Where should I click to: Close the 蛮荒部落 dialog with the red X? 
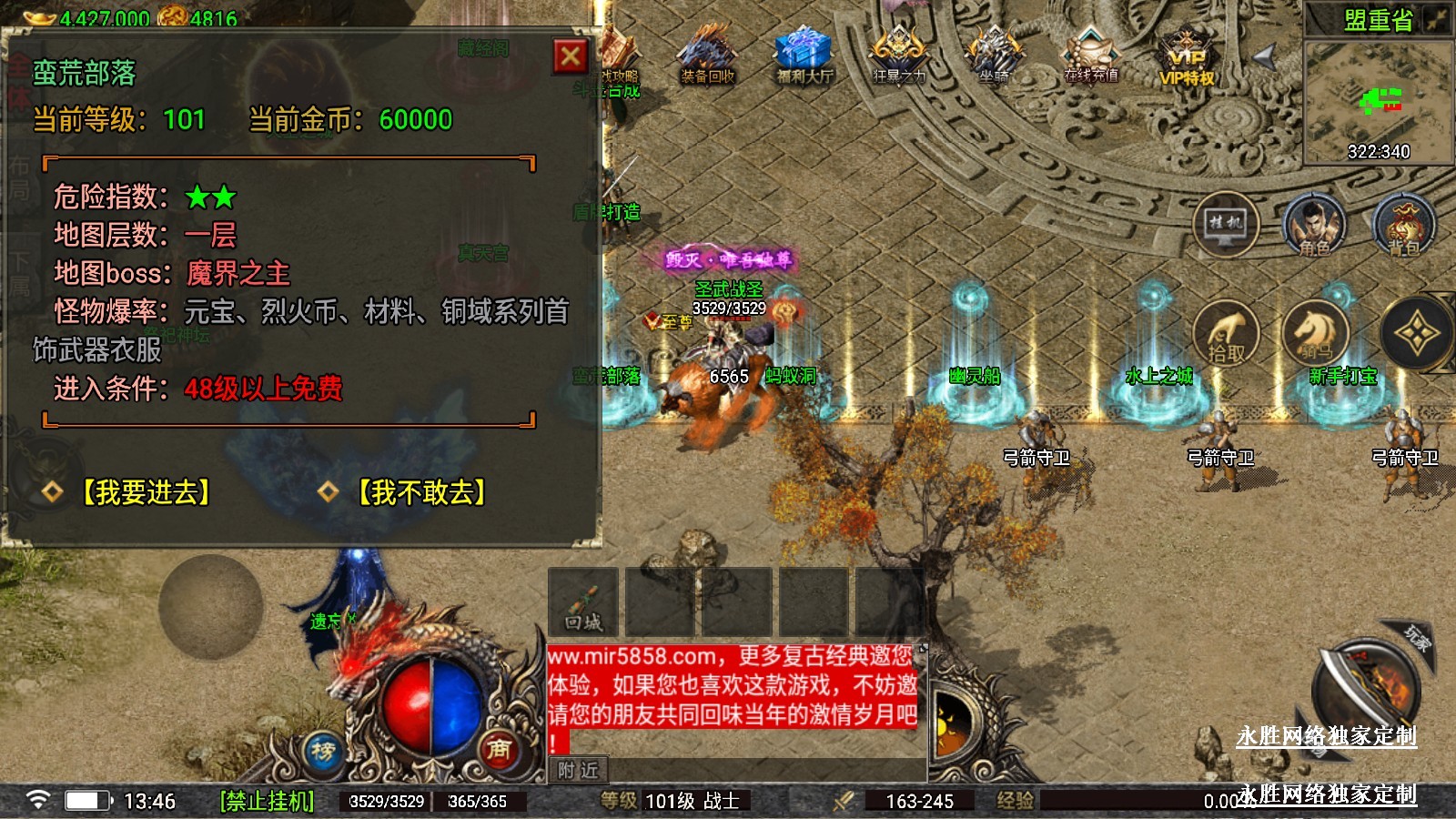point(571,57)
